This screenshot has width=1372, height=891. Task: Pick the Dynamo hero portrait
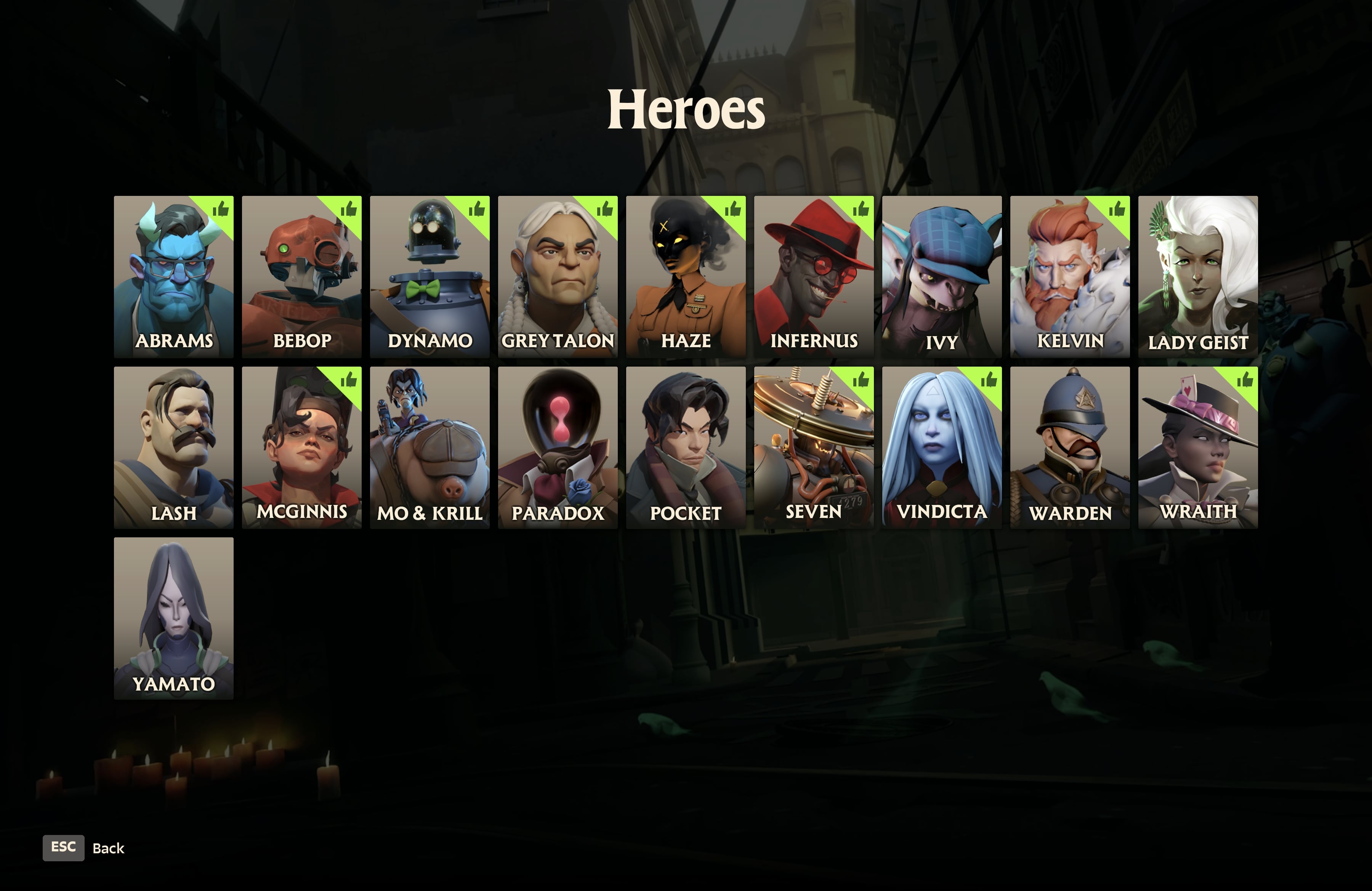pos(430,277)
